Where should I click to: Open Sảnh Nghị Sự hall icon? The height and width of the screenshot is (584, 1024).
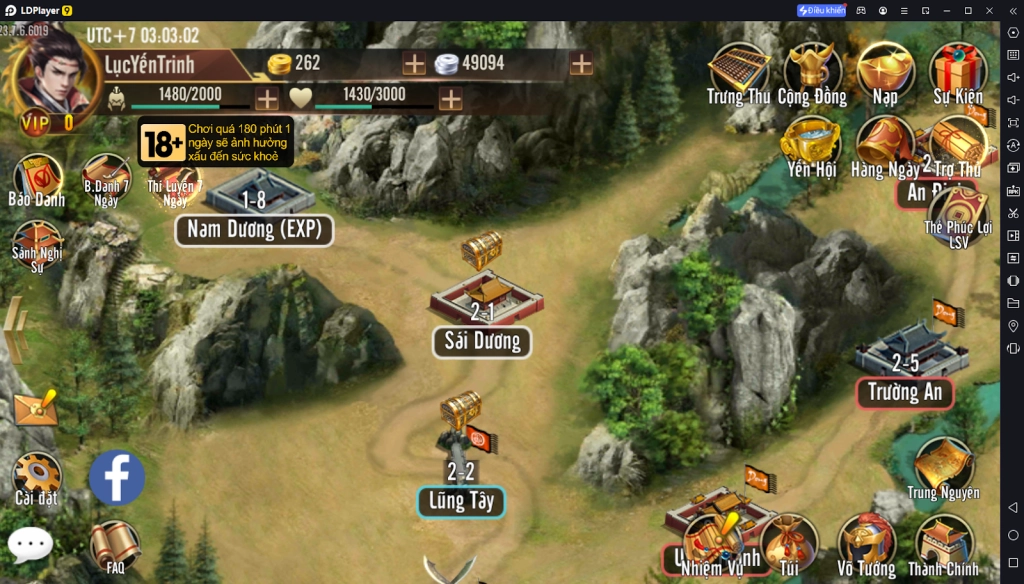[36, 245]
